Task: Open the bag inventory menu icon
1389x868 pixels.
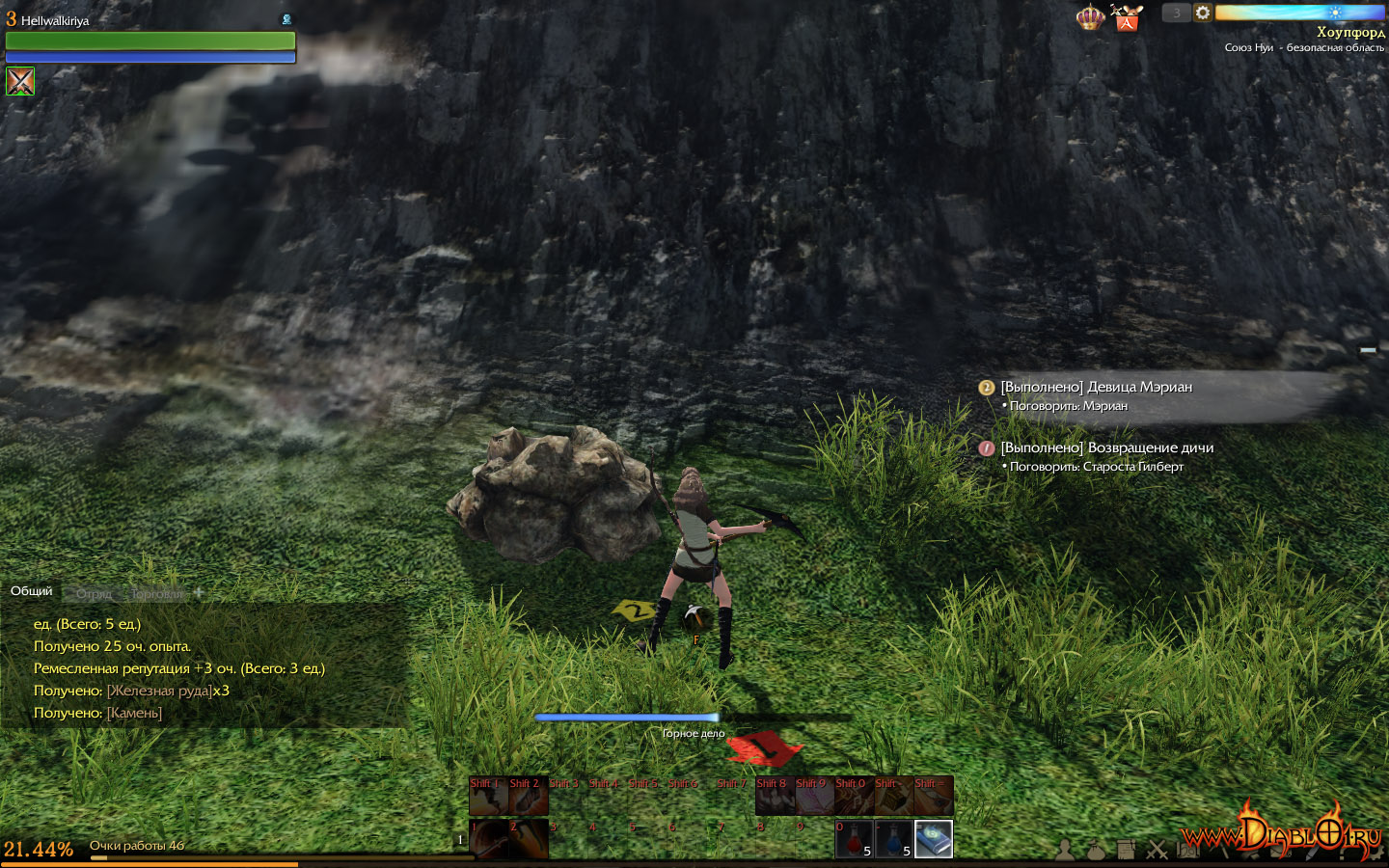Action: [x=1096, y=850]
